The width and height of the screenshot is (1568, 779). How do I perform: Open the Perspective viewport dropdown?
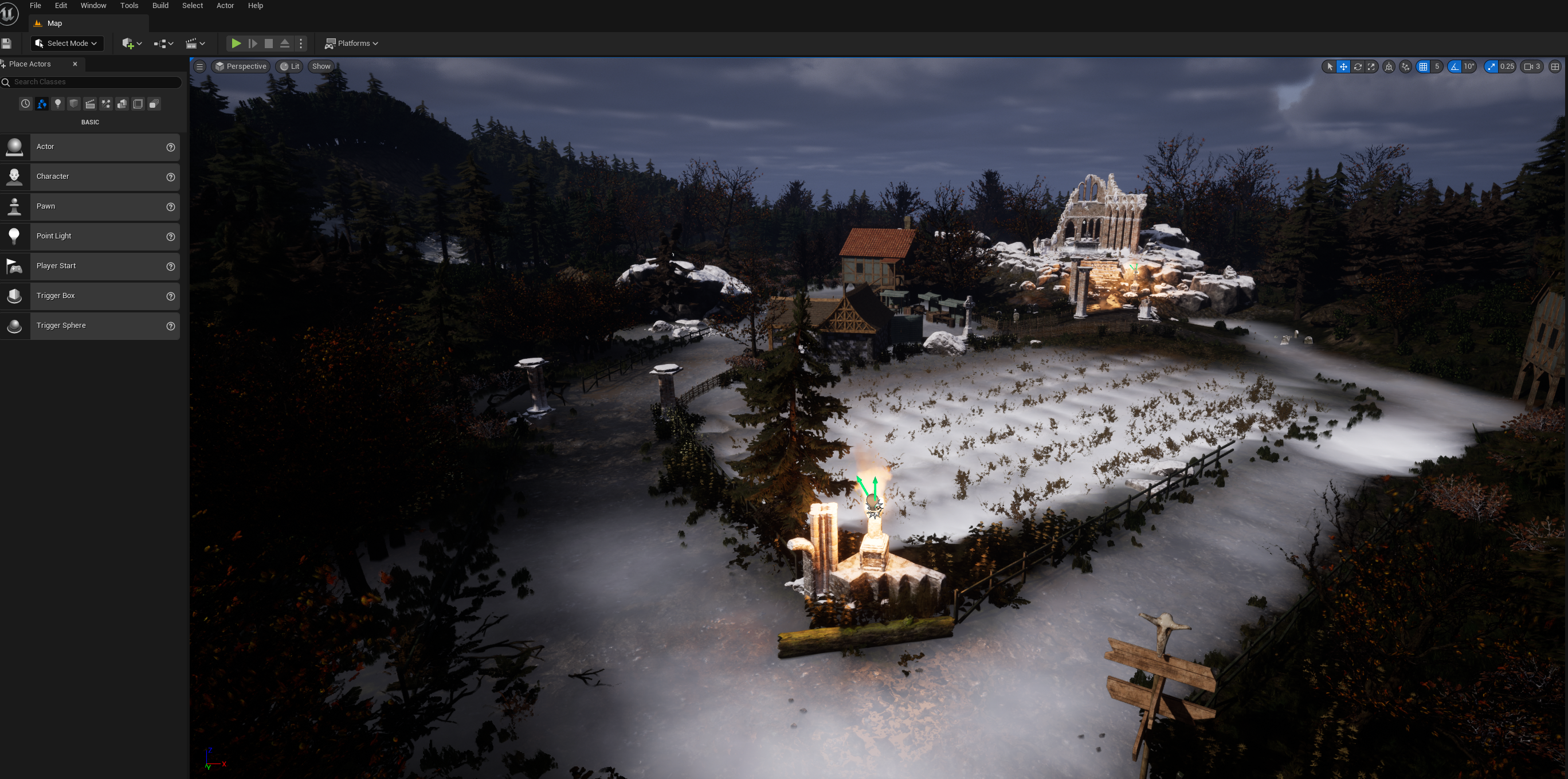tap(241, 66)
